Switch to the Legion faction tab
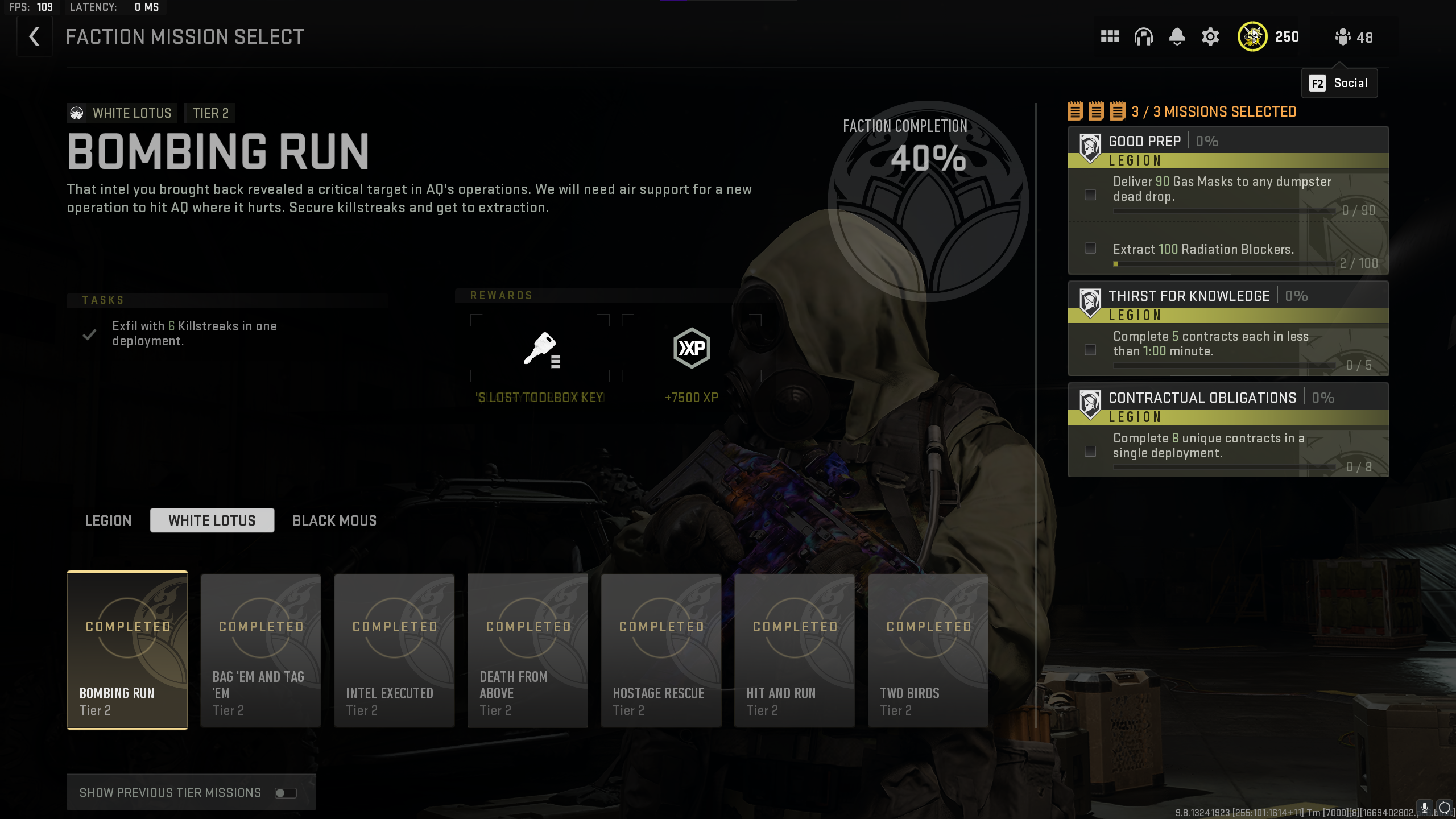The image size is (1456, 819). [108, 520]
